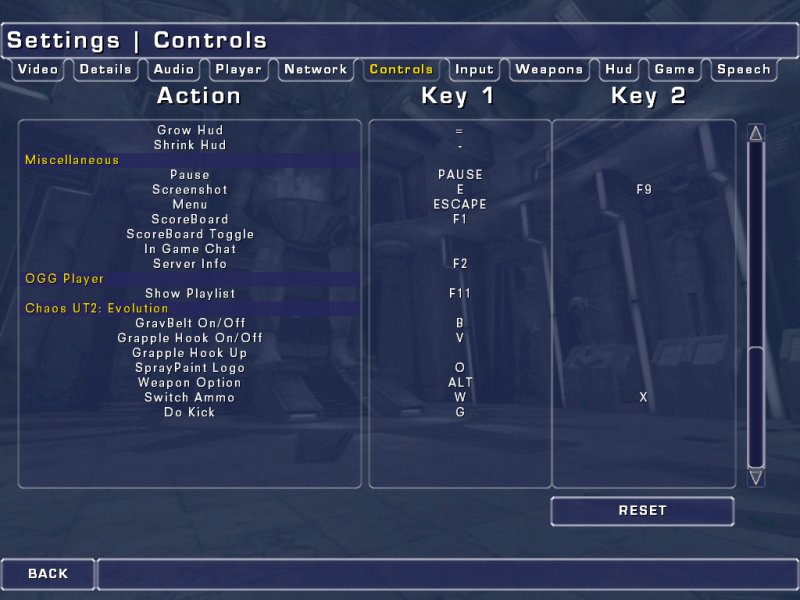Screen dimensions: 800x600
Task: Switch to the Speech tab
Action: click(x=744, y=70)
